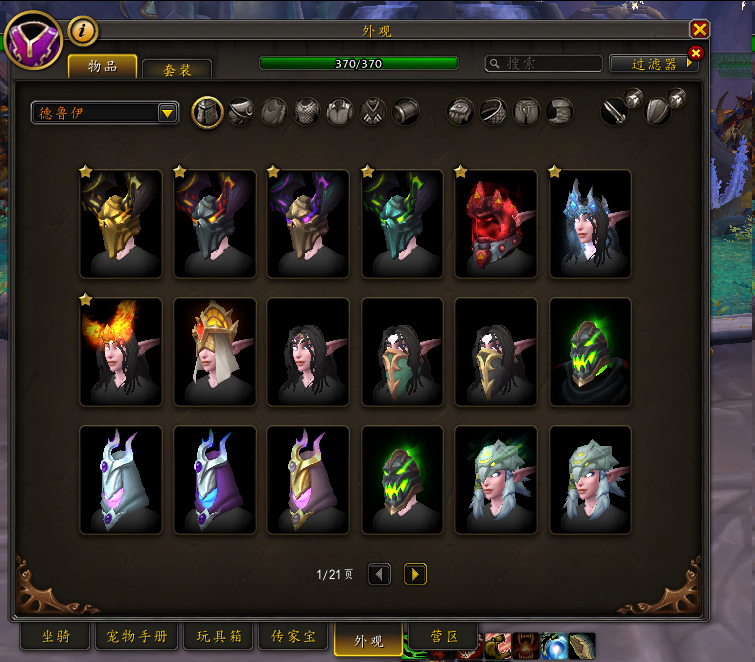
Task: Open the 德鲁伊 class dropdown
Action: (104, 112)
